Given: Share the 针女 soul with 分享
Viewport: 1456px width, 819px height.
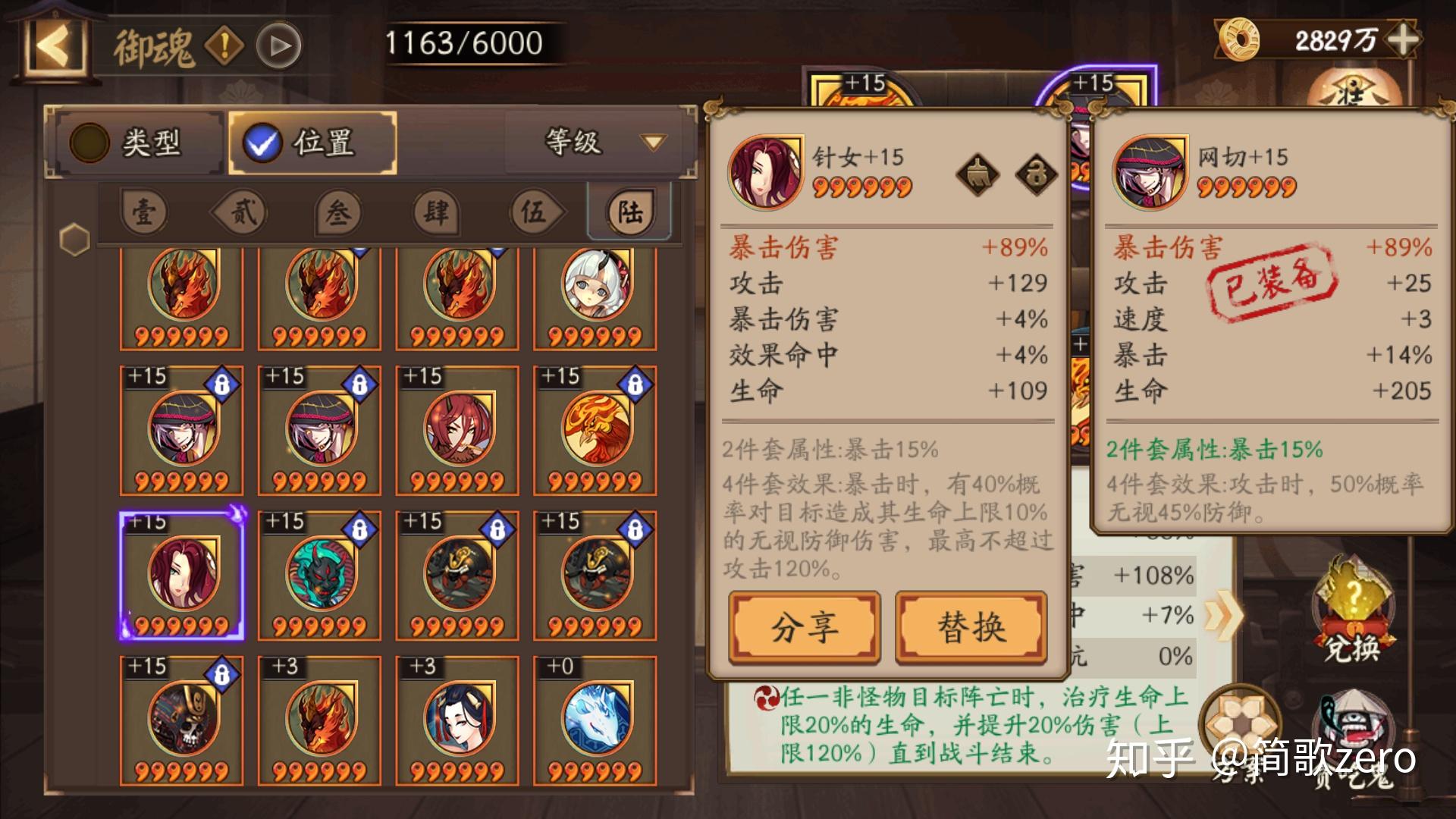Looking at the screenshot, I should [805, 628].
